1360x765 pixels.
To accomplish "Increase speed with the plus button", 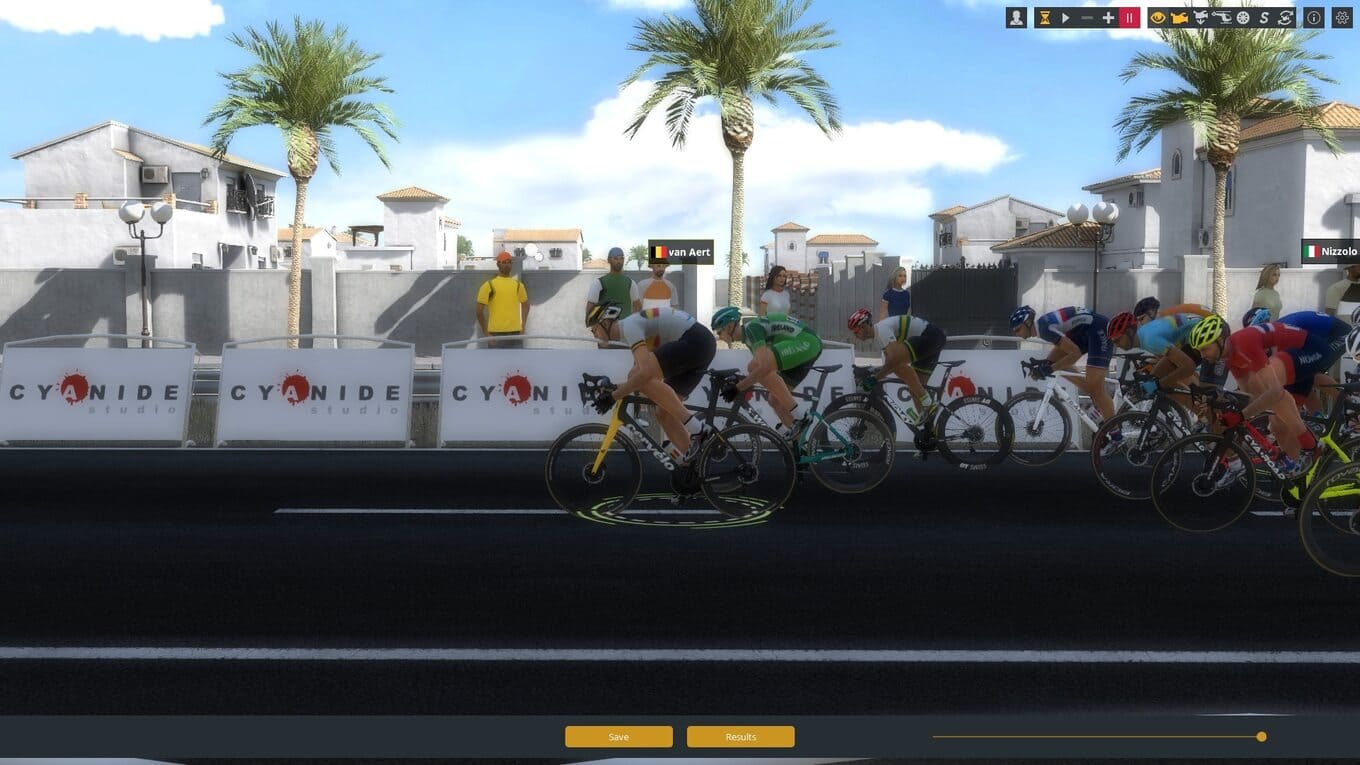I will point(1108,17).
